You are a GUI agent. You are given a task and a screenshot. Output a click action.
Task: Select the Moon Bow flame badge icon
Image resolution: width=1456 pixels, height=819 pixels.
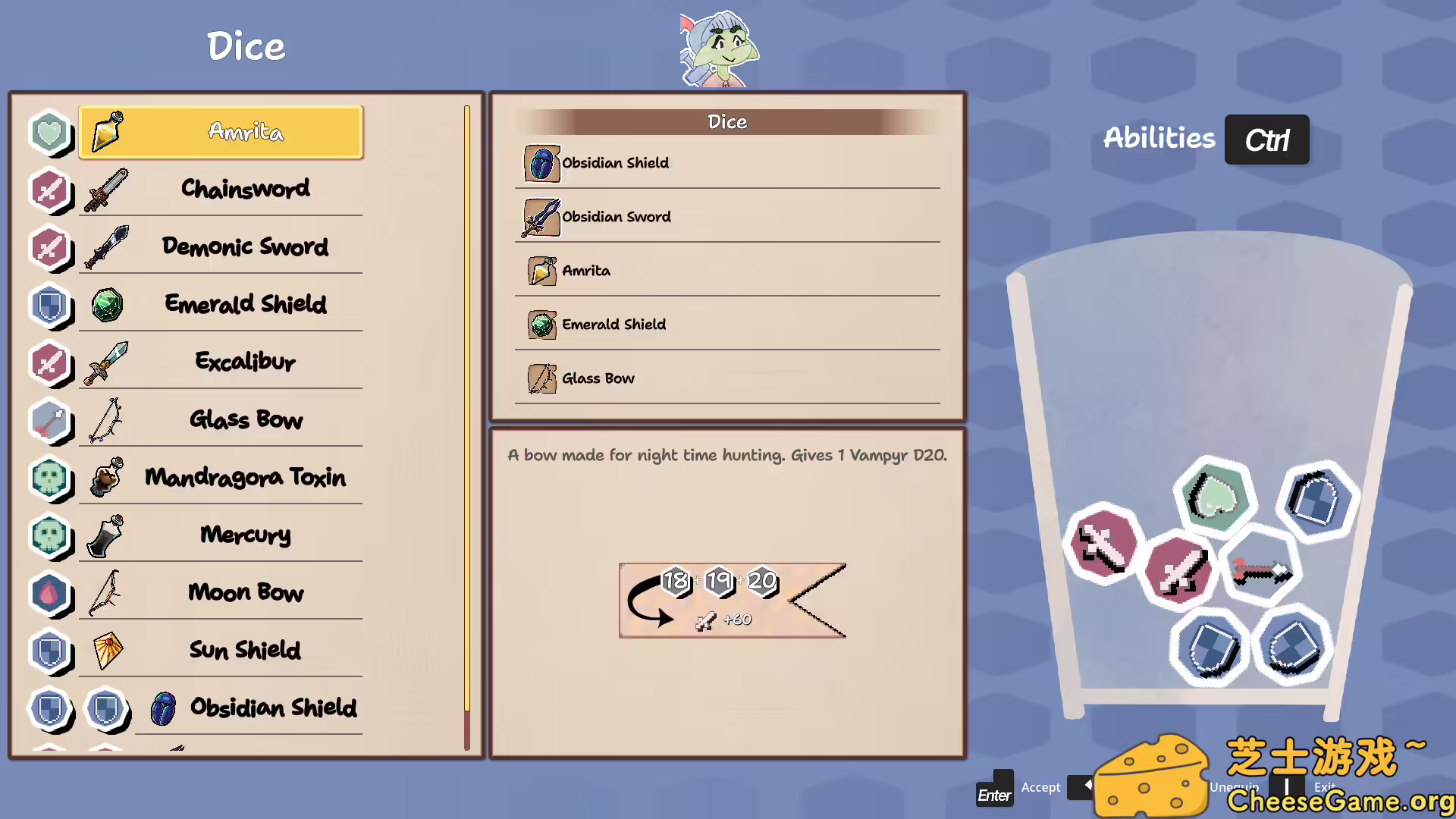pos(49,592)
